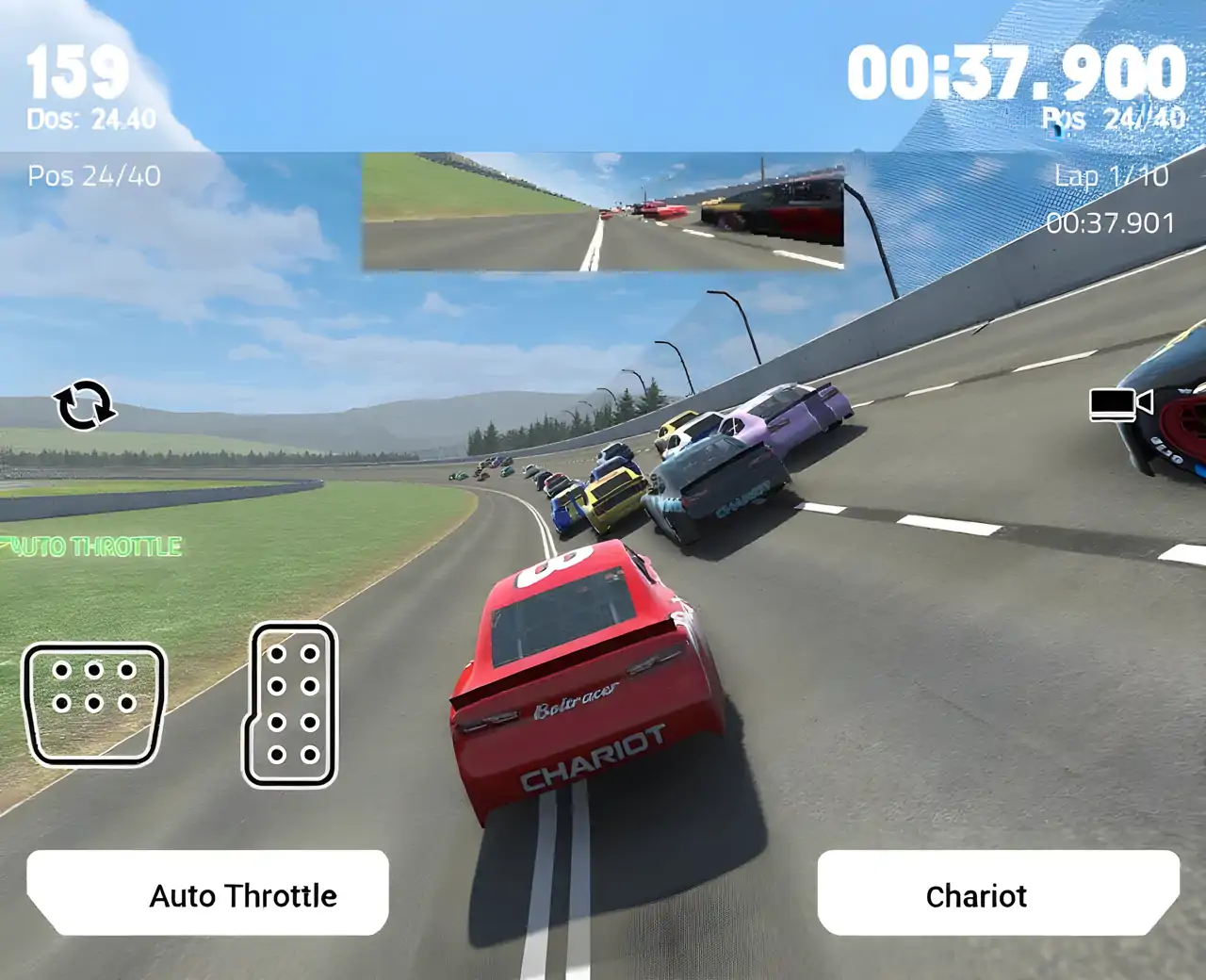Select the Chariot button
The image size is (1206, 980).
click(998, 893)
